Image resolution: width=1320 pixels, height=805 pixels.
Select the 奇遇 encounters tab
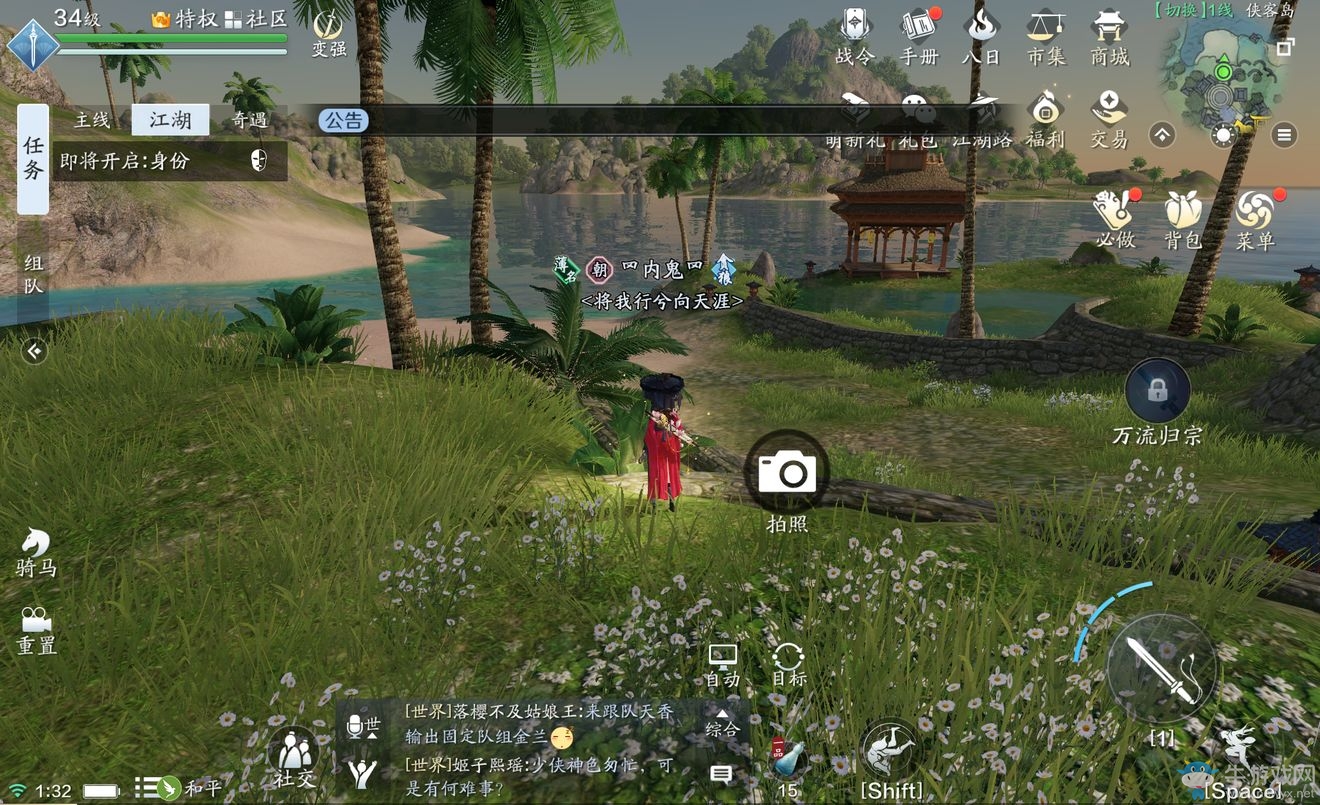click(x=249, y=120)
